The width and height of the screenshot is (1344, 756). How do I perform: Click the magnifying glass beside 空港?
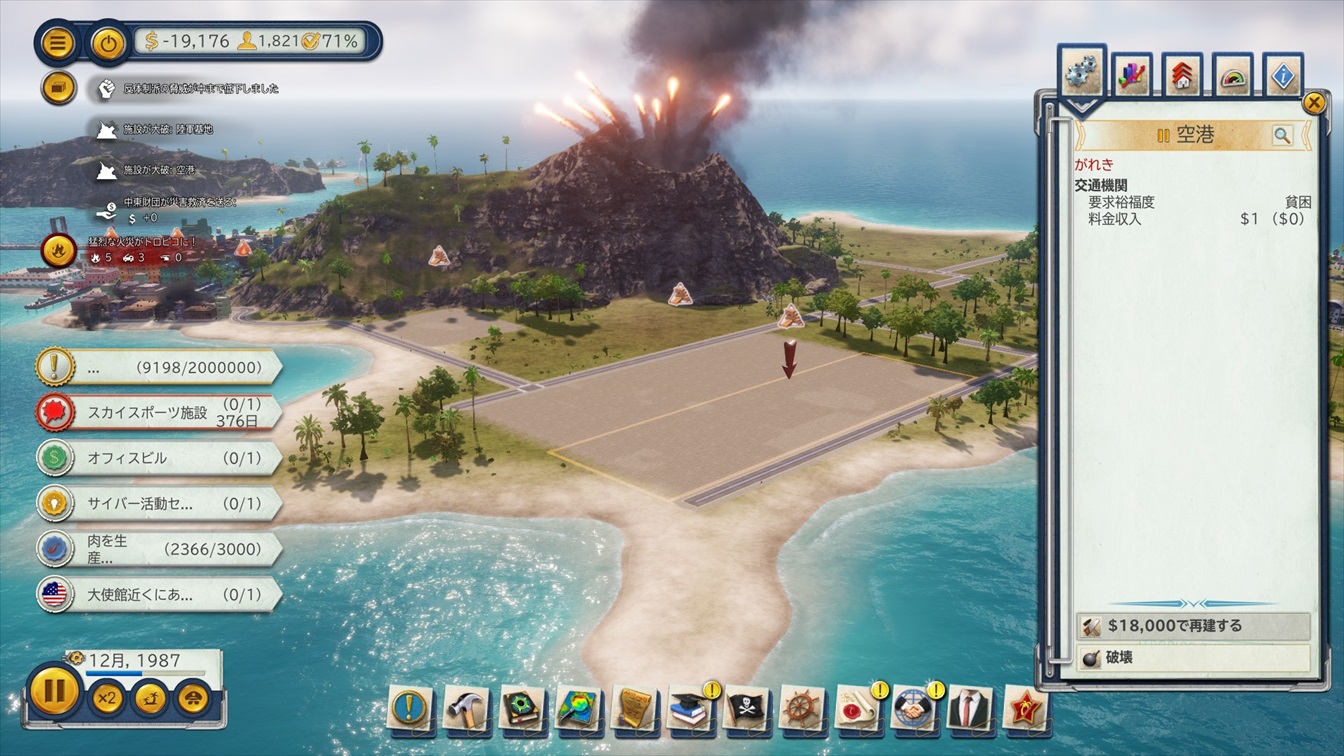click(1281, 135)
